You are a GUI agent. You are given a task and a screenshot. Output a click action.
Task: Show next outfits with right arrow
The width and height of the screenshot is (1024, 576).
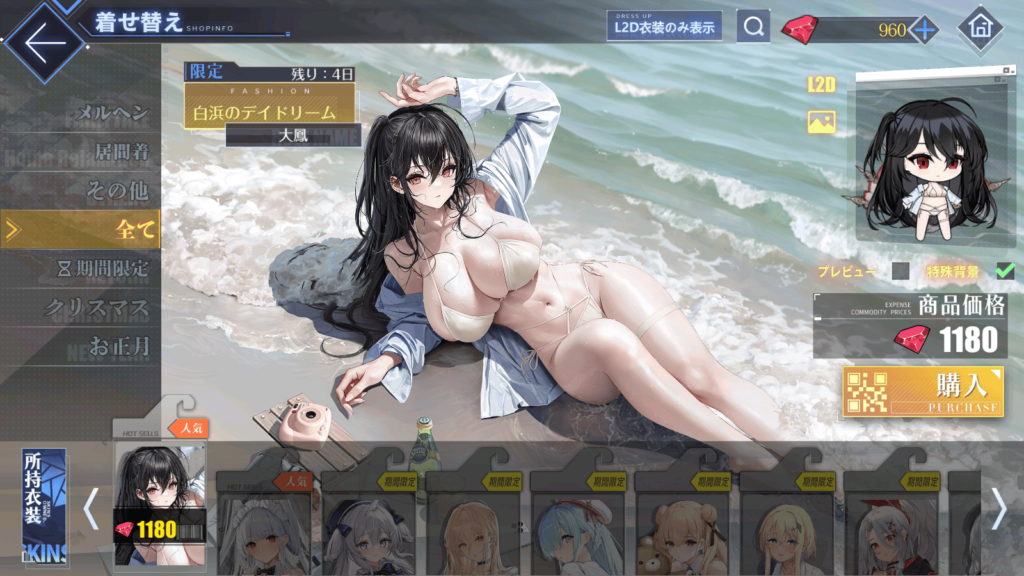(x=998, y=509)
